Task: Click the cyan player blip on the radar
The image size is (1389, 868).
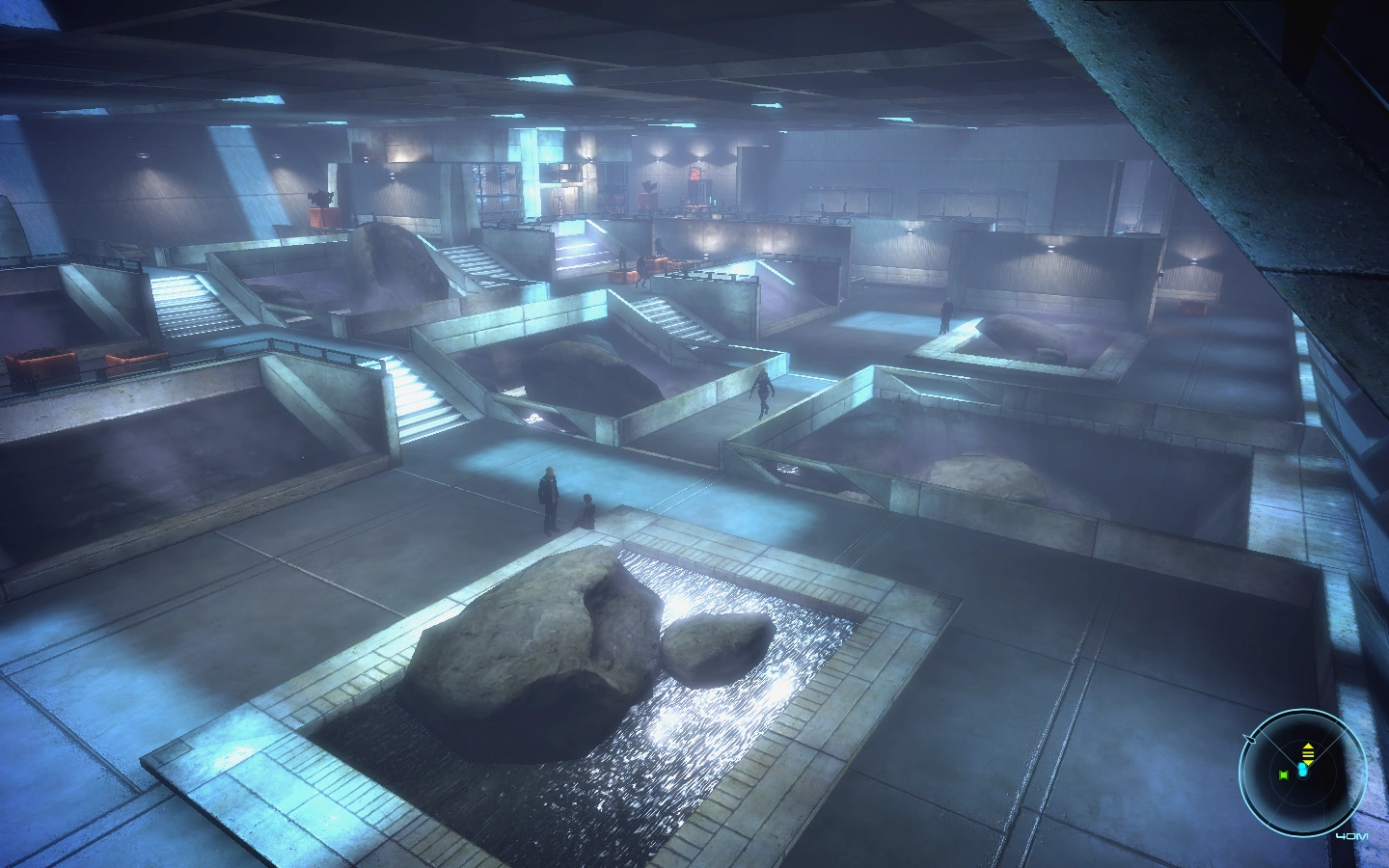Action: tap(1304, 772)
